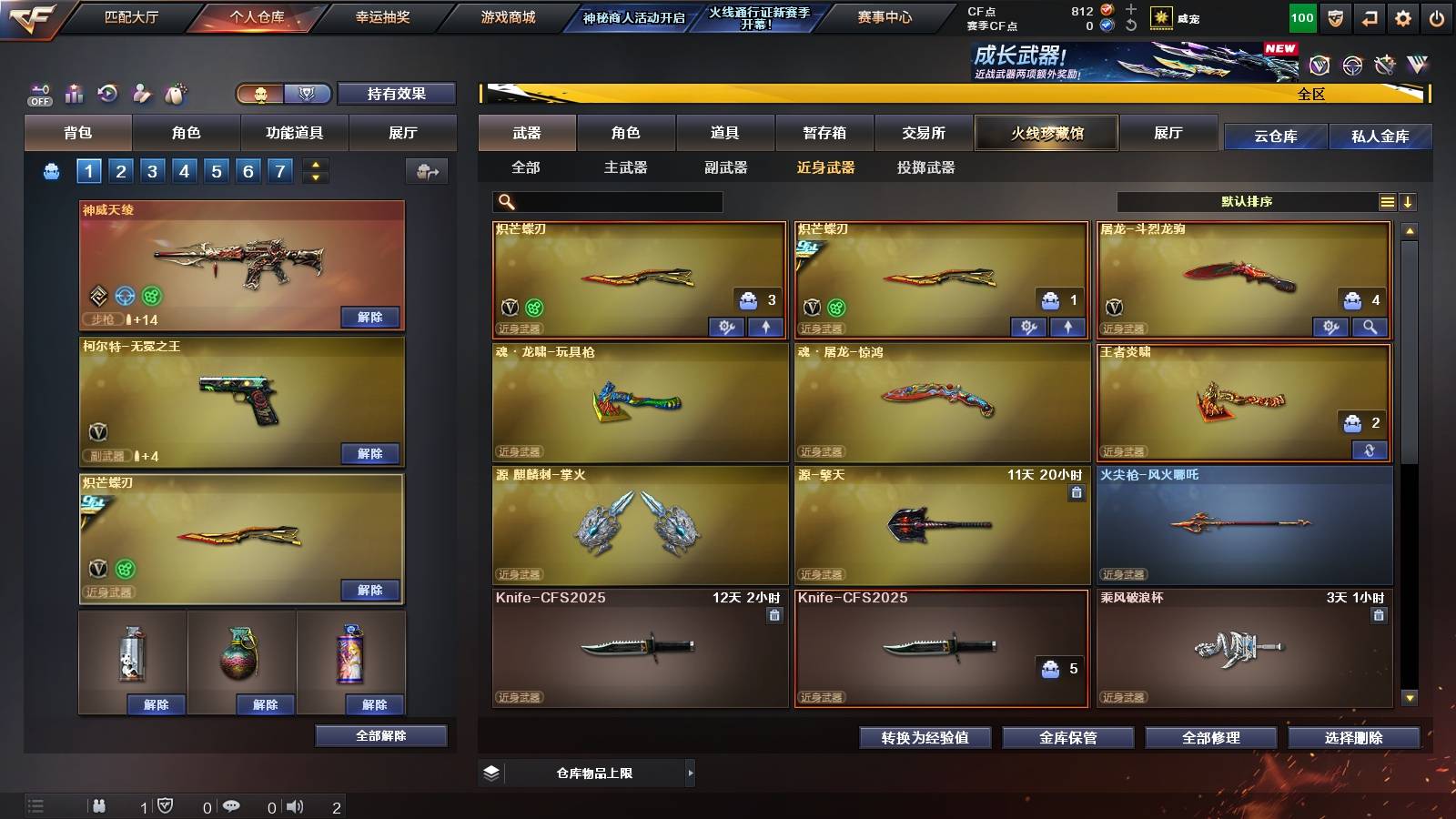Switch to trophy mode in the dual toggle

coord(308,93)
